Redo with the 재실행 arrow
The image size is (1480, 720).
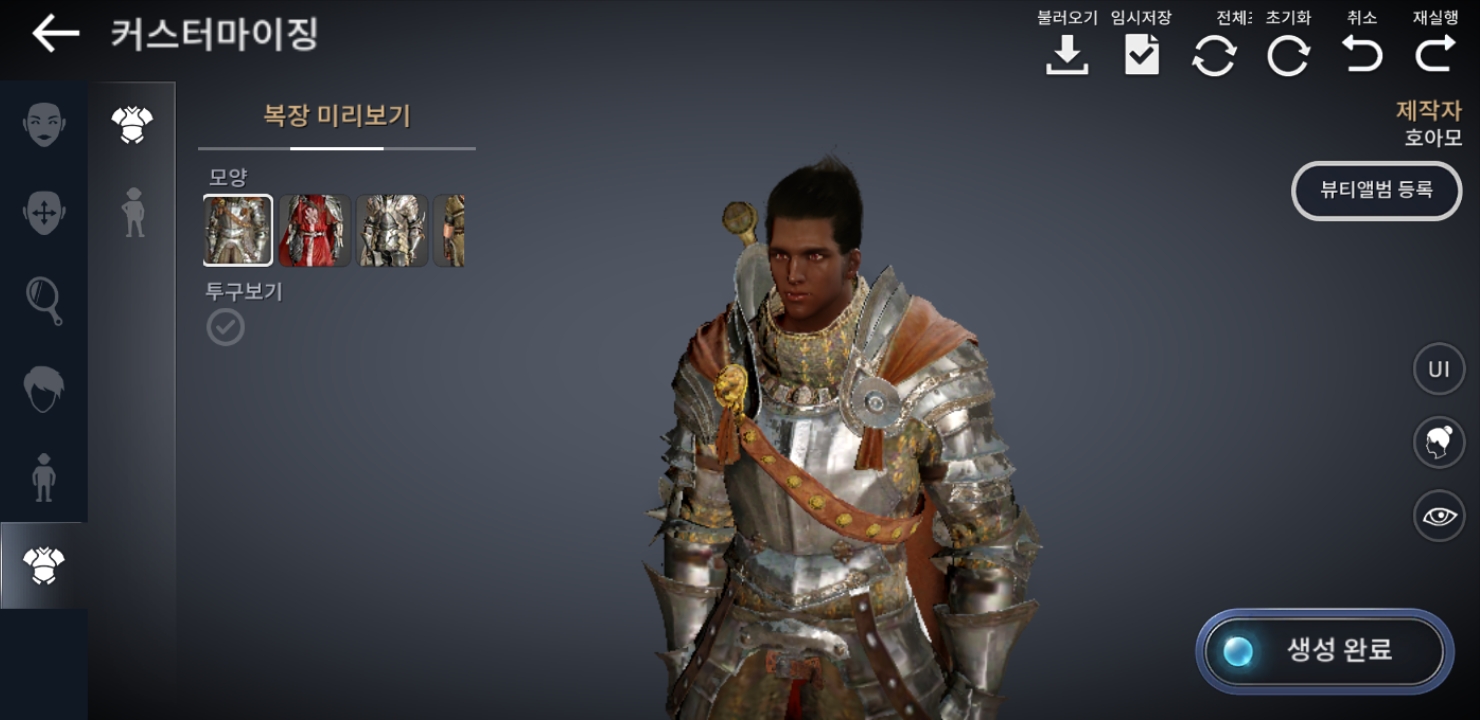pyautogui.click(x=1435, y=55)
